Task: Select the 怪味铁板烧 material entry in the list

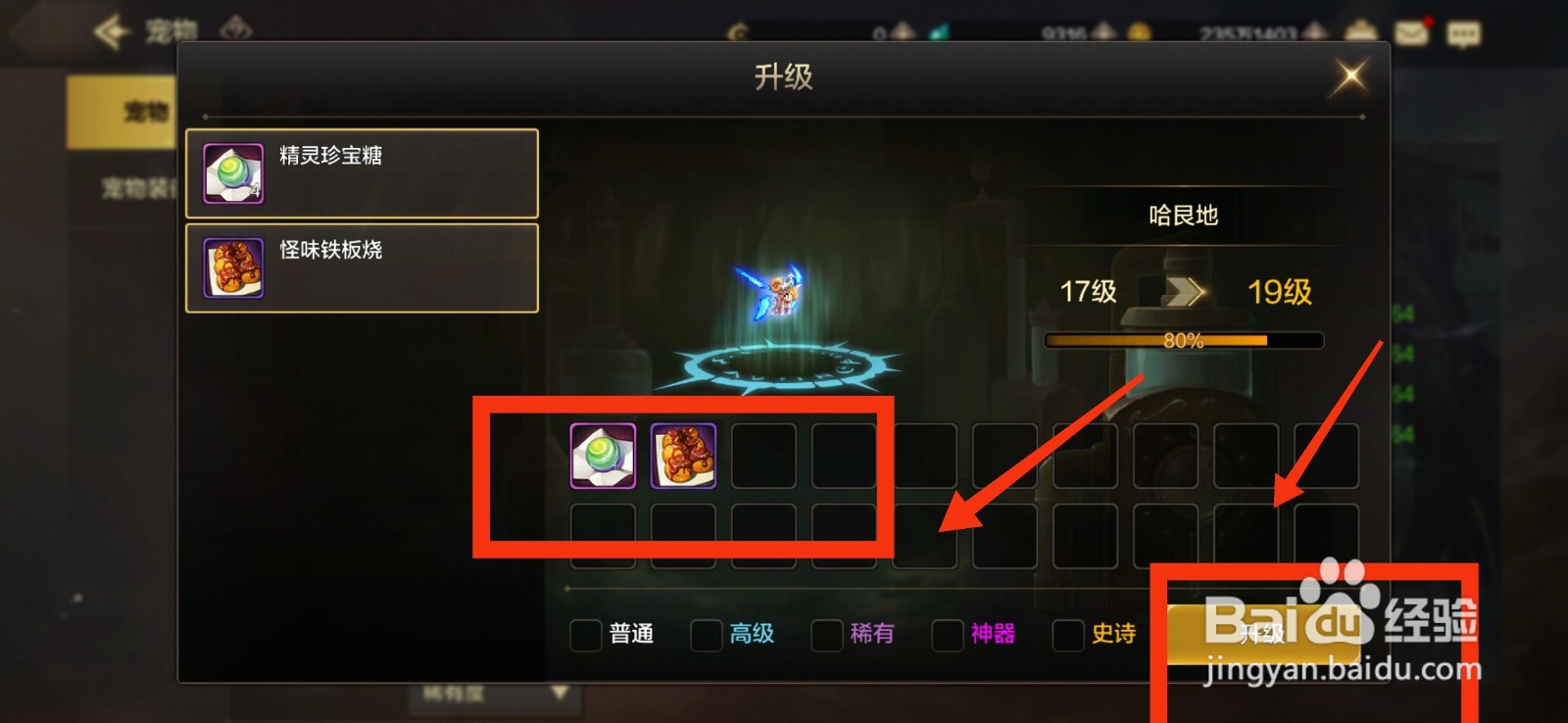Action: pos(361,265)
